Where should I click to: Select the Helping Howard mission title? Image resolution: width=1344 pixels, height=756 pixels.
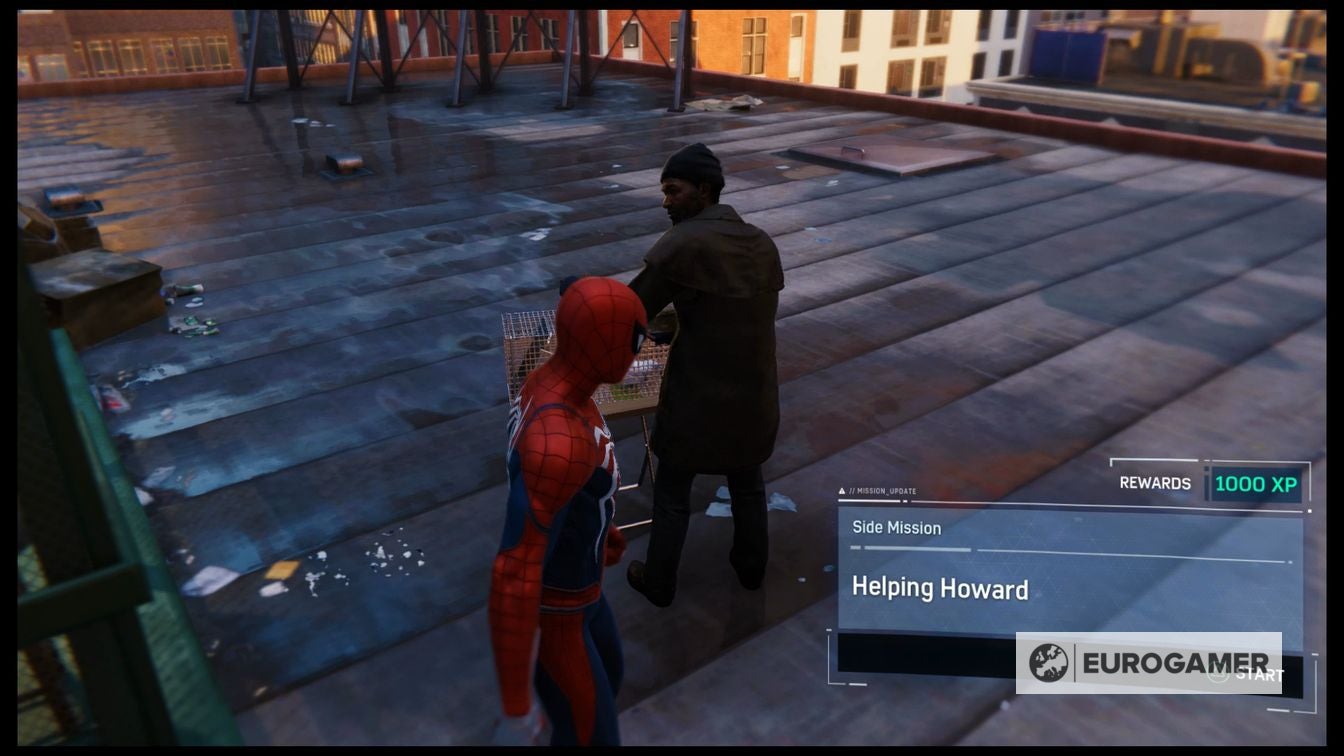coord(941,586)
